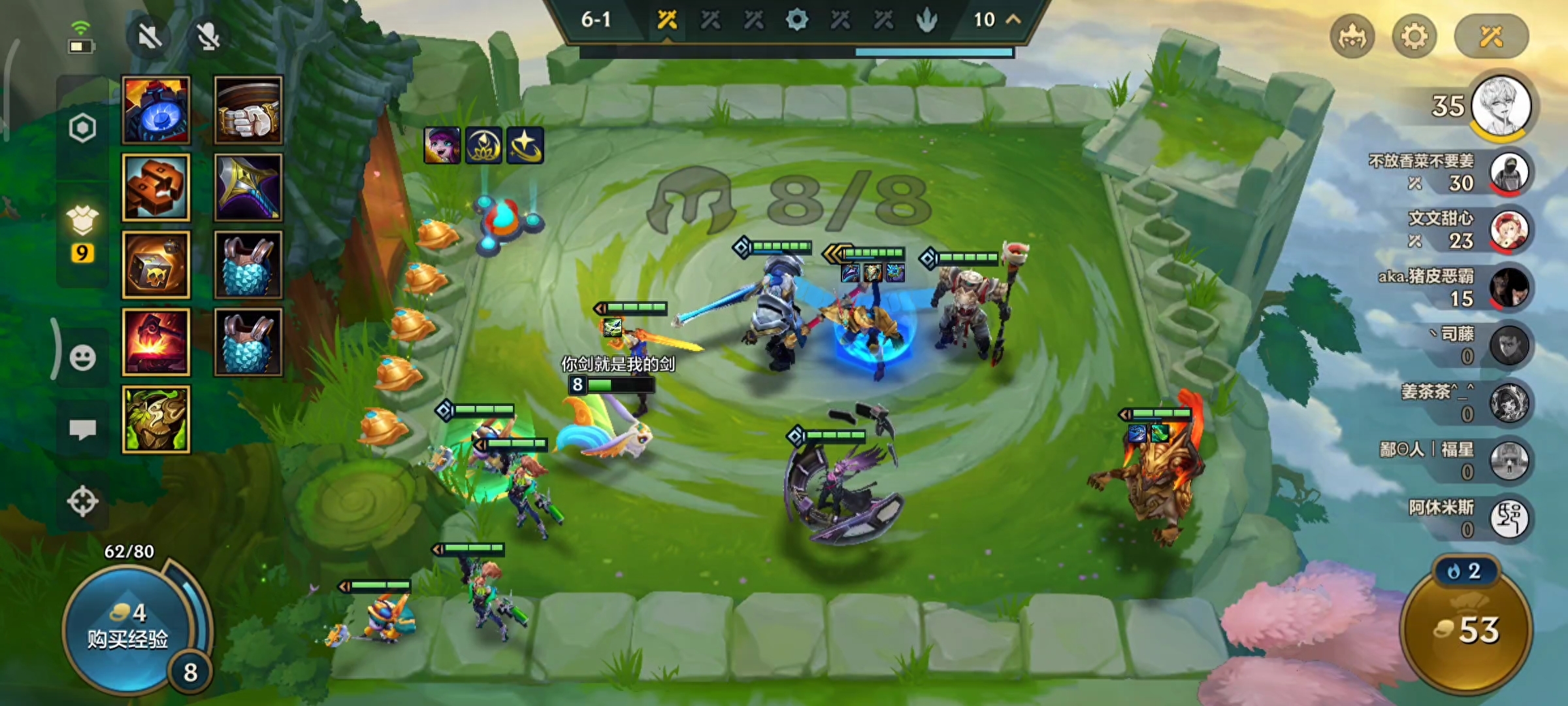Toggle the muted microphone icon
The image size is (1568, 706).
[208, 36]
